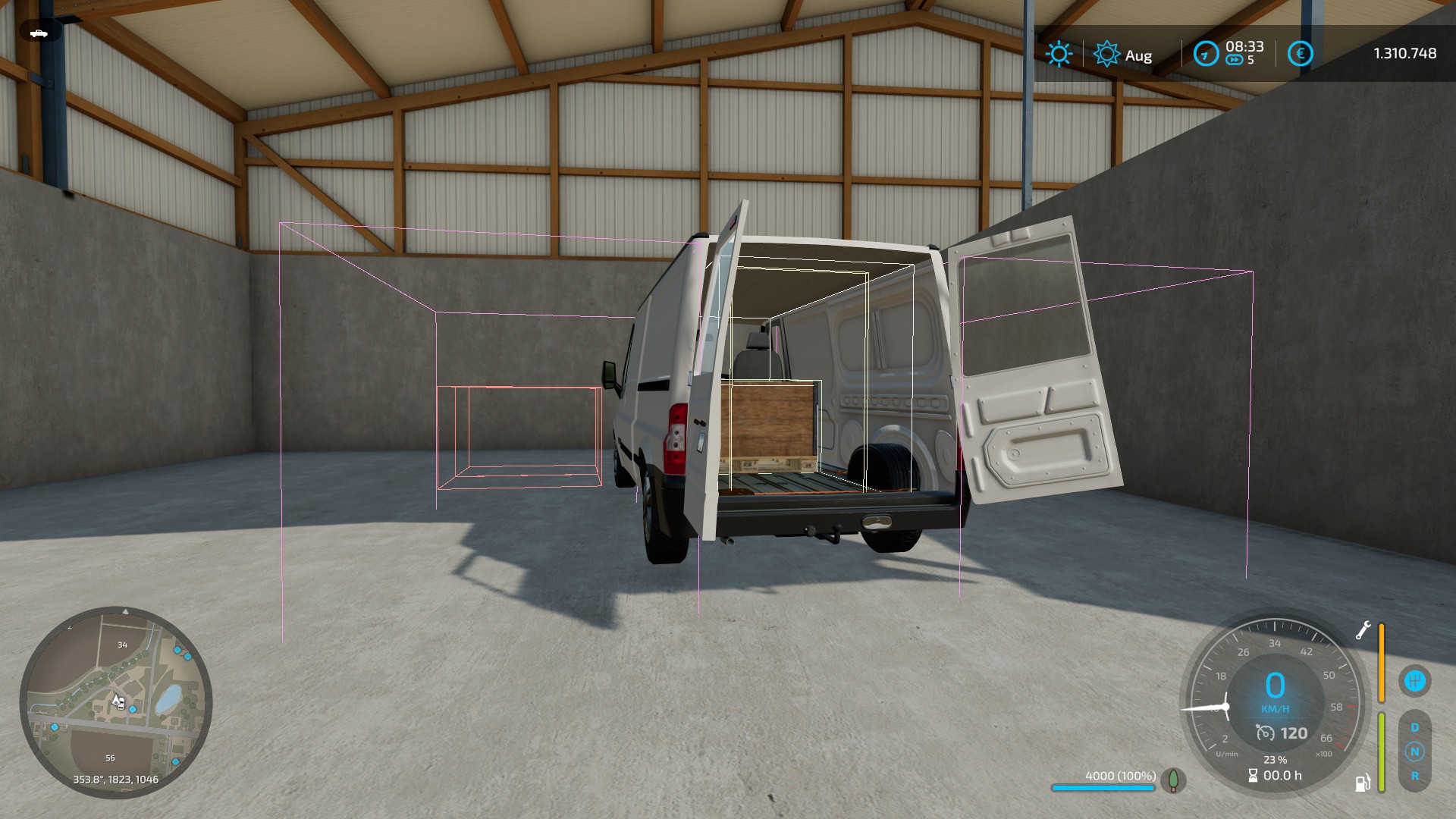The image size is (1456, 819).
Task: Click the sunny weather forecast icon
Action: [x=1059, y=54]
